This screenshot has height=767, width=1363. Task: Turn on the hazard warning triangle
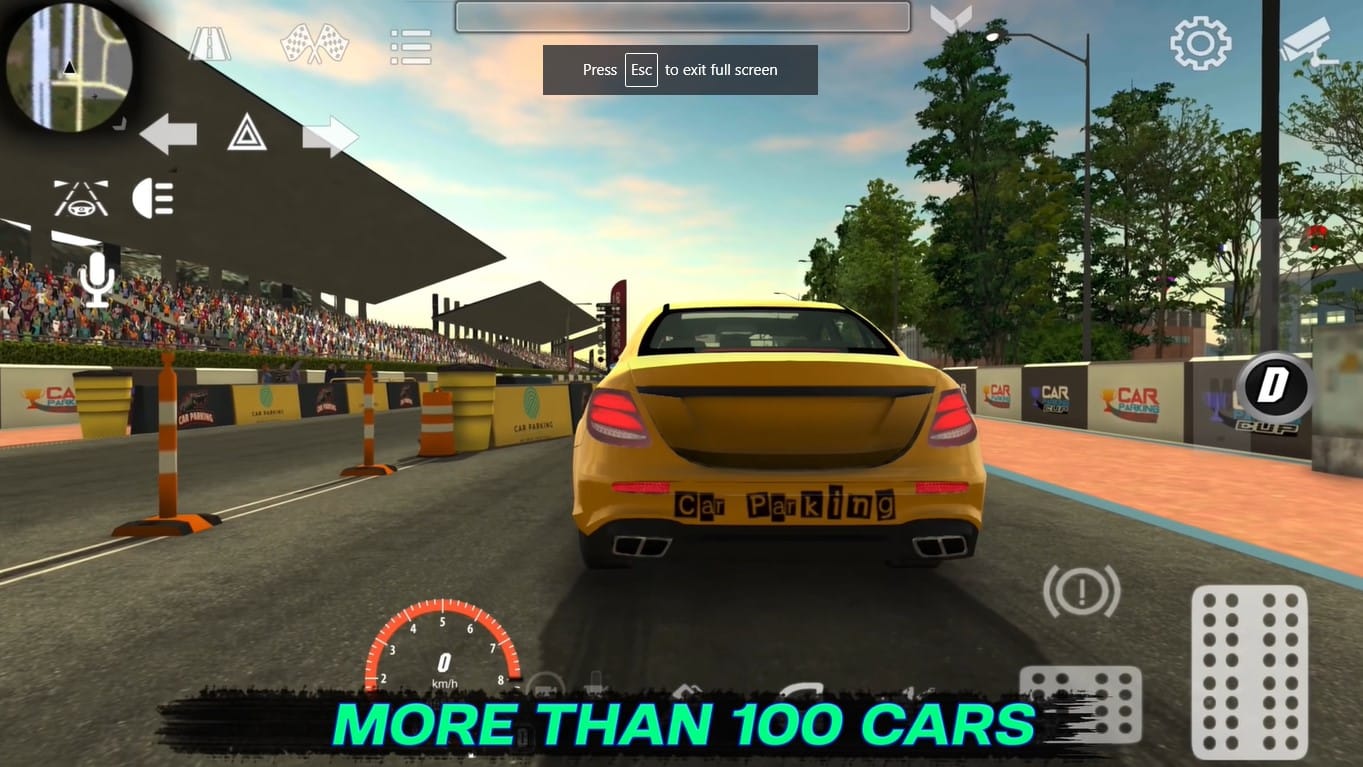click(247, 133)
